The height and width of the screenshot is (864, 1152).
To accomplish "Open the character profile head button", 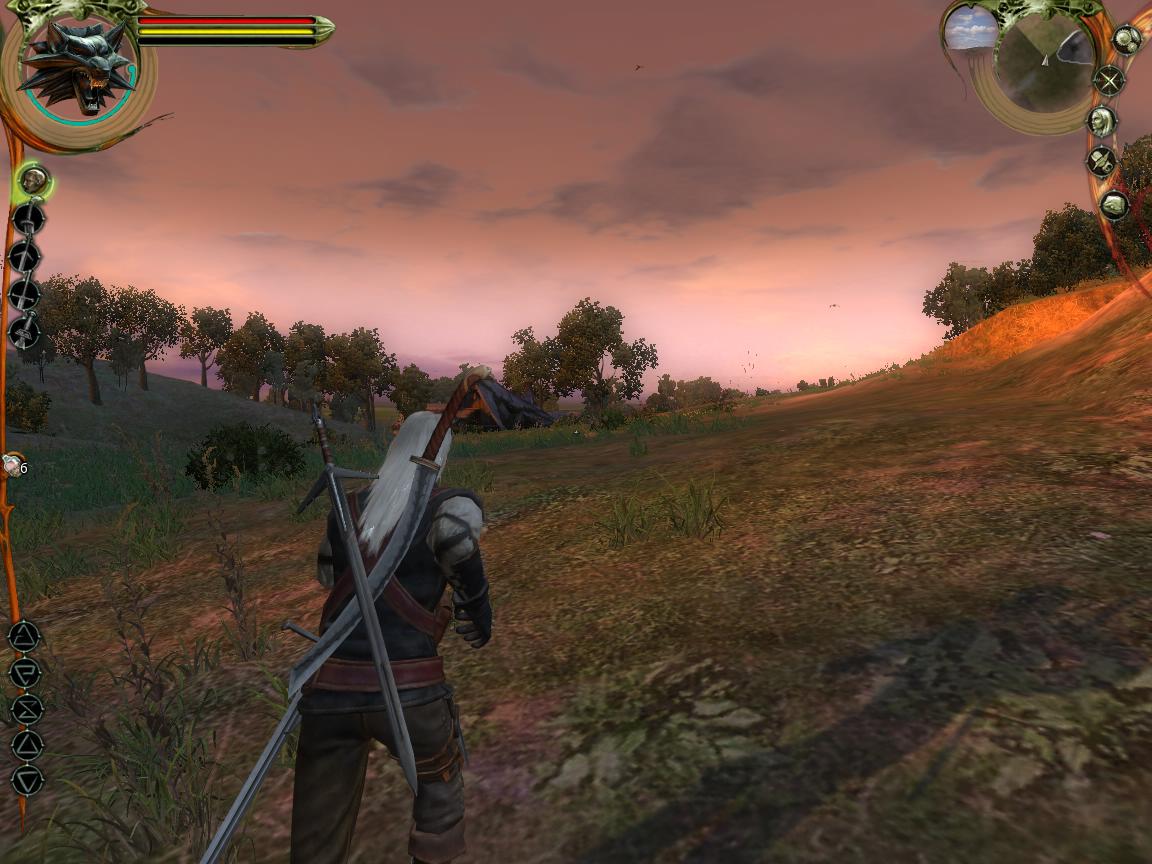I will [x=1102, y=122].
